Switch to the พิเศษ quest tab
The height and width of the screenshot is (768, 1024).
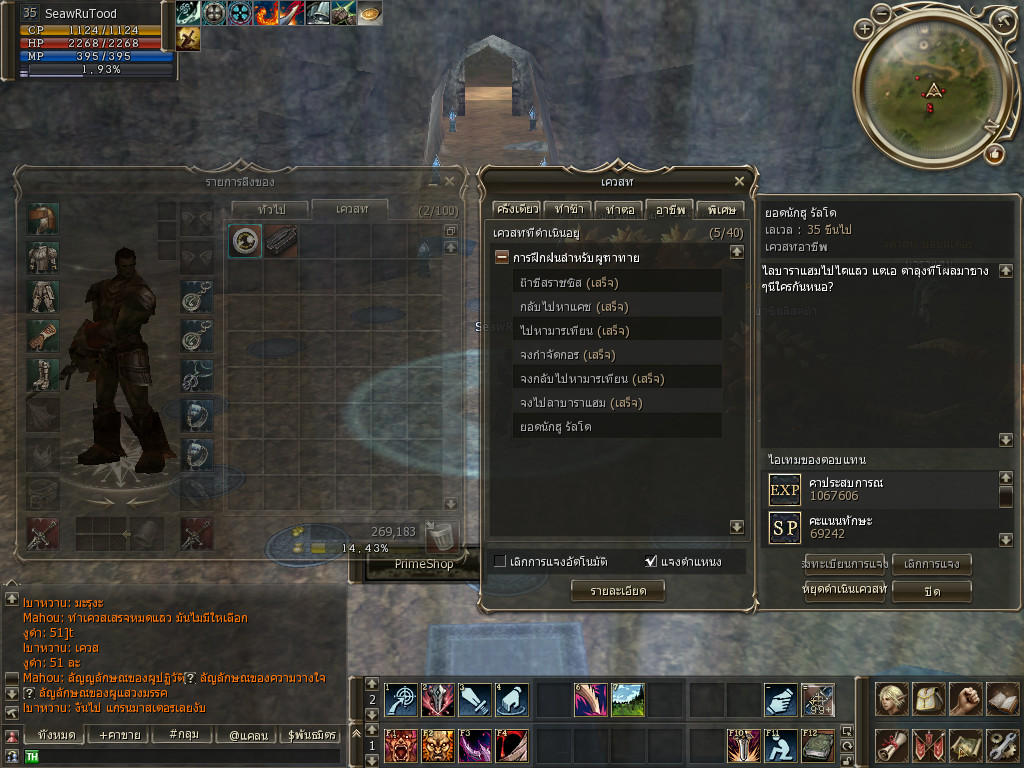[720, 209]
